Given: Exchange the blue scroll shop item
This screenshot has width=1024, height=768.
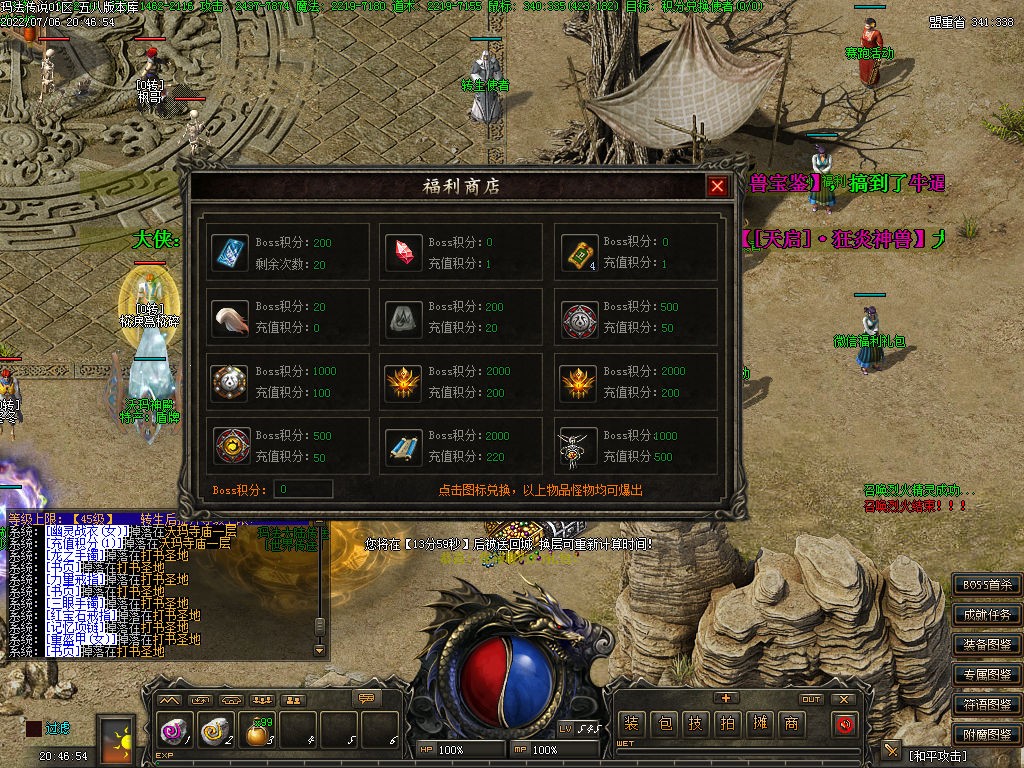Looking at the screenshot, I should click(405, 447).
